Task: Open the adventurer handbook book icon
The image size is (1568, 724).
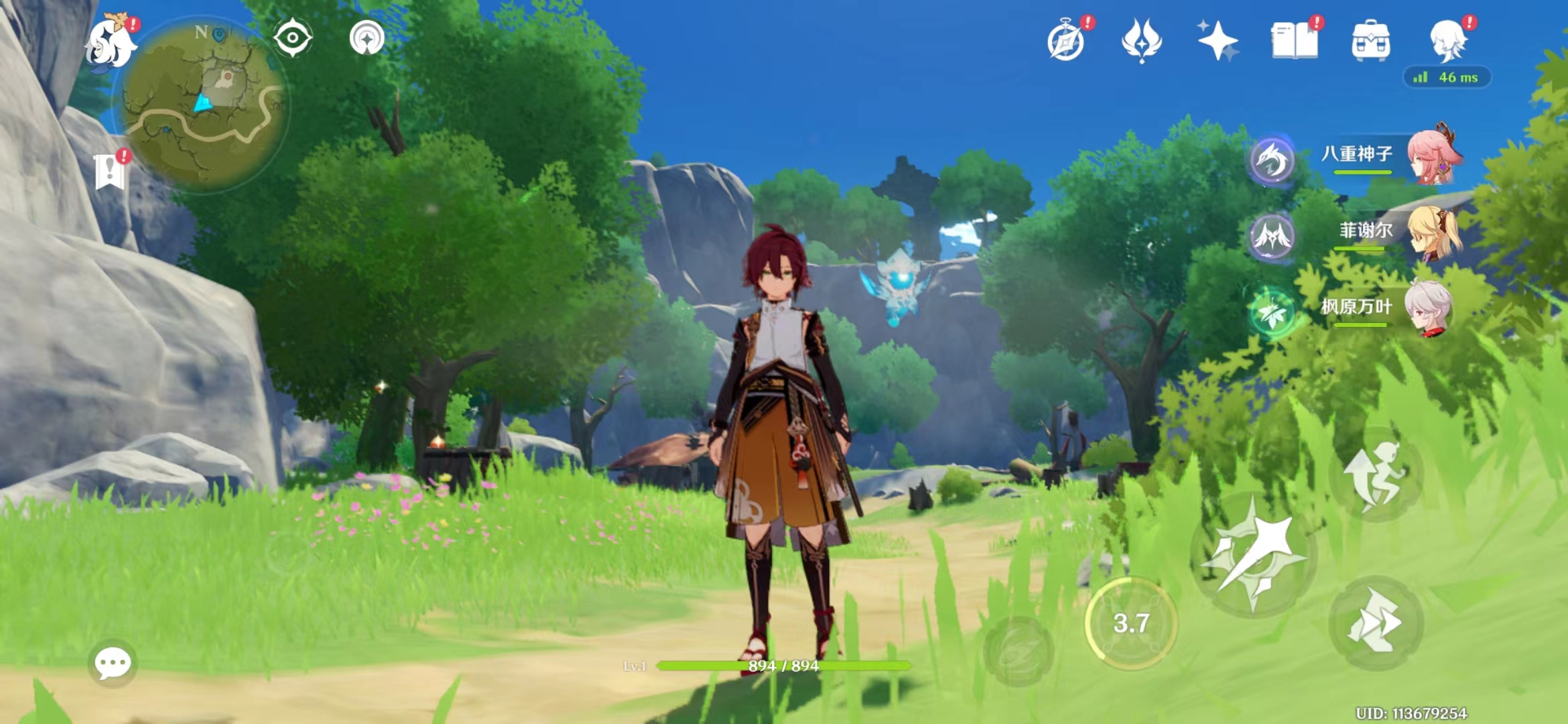Action: point(1294,40)
